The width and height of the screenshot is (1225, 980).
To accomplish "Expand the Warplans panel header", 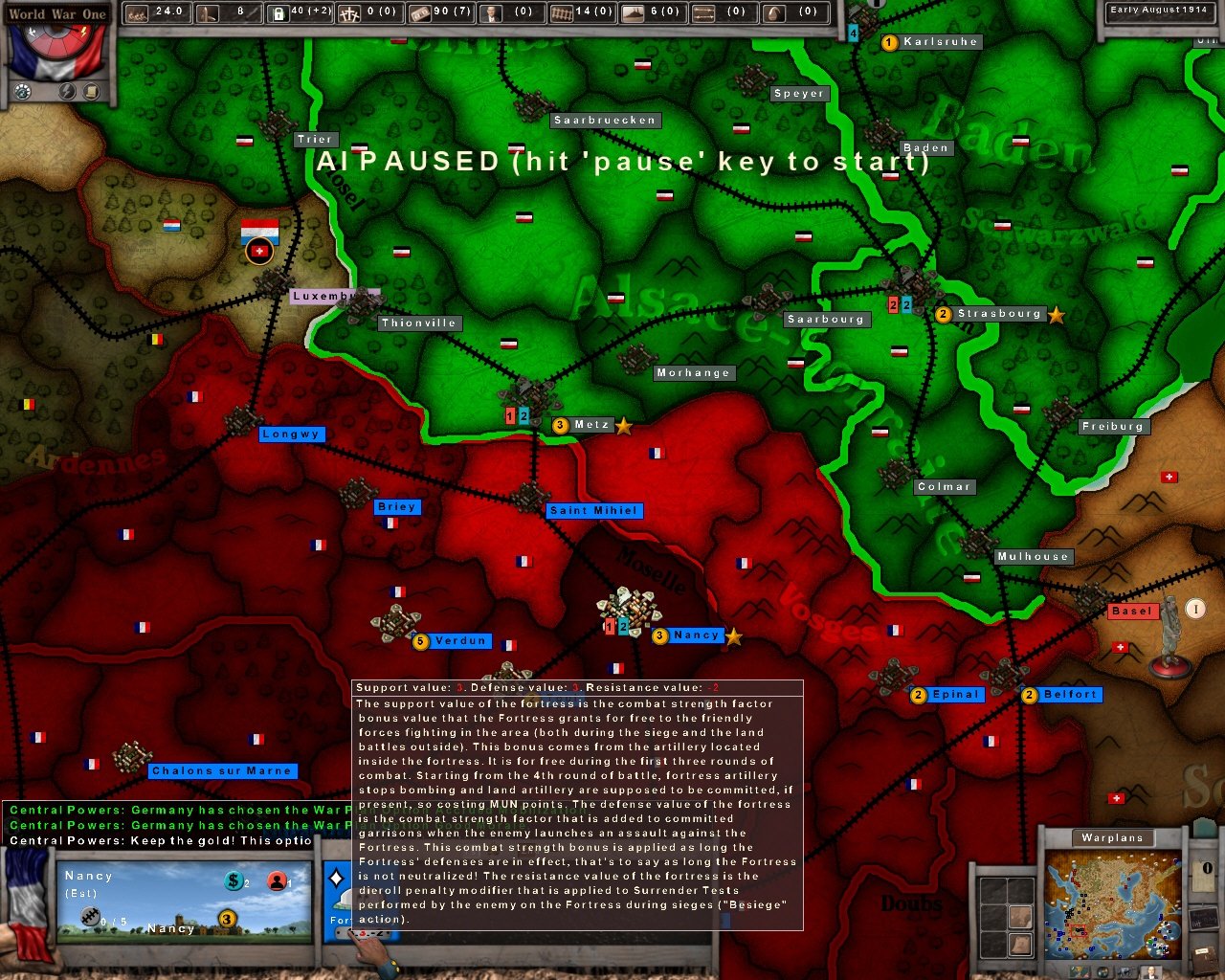I will pos(1111,837).
